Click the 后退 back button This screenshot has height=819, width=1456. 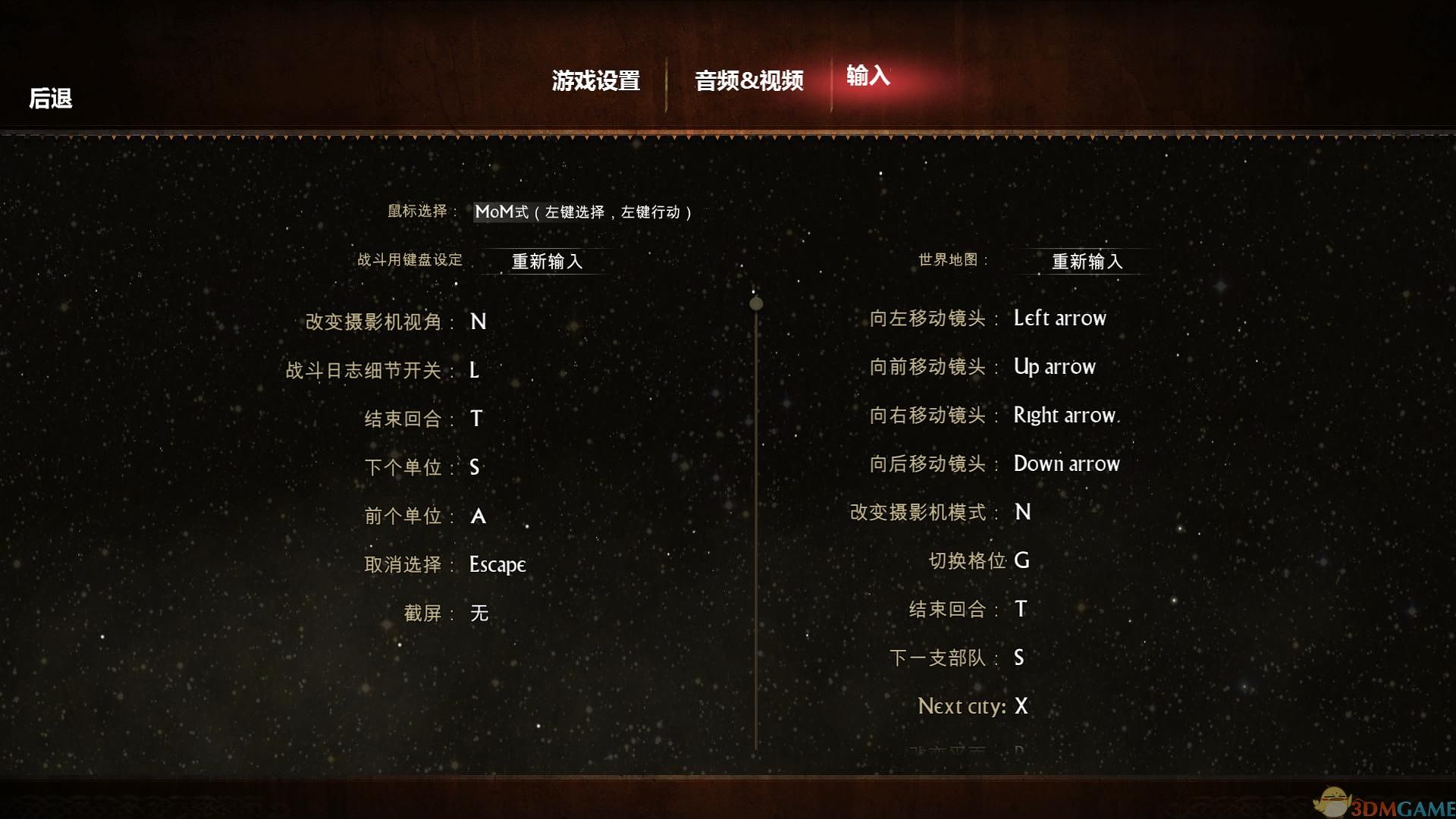click(49, 98)
